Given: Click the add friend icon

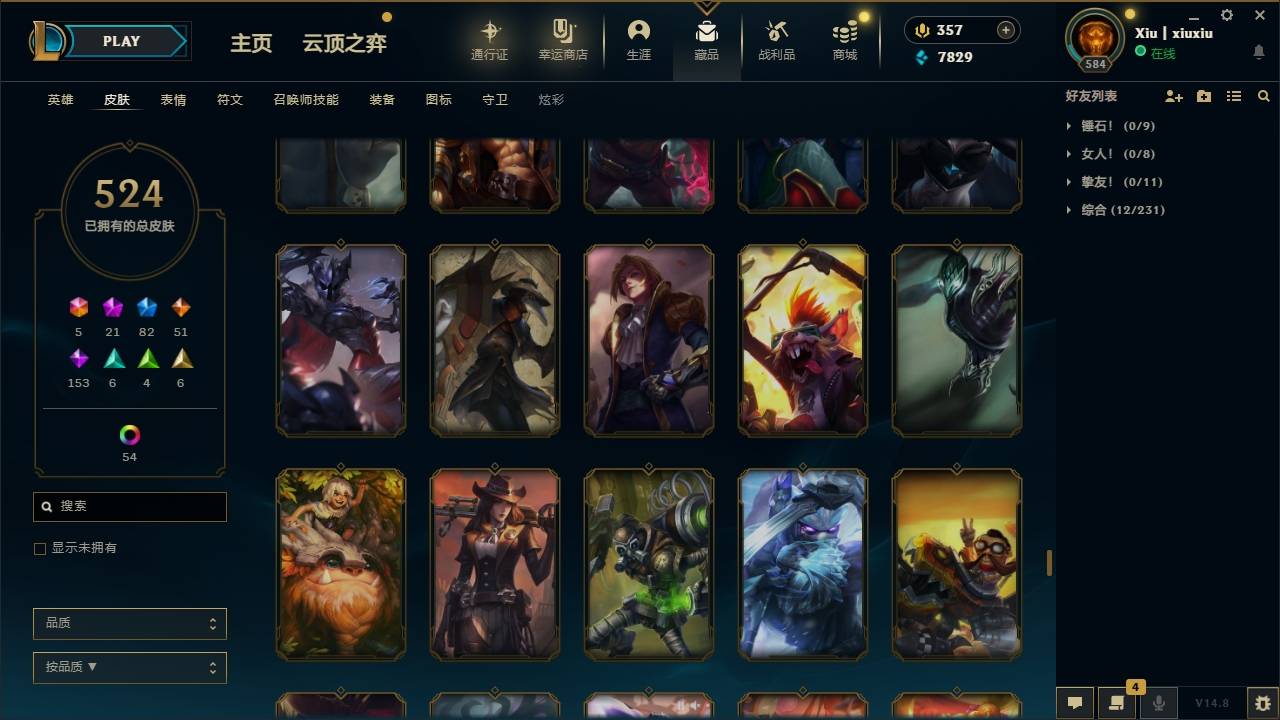Looking at the screenshot, I should point(1173,96).
